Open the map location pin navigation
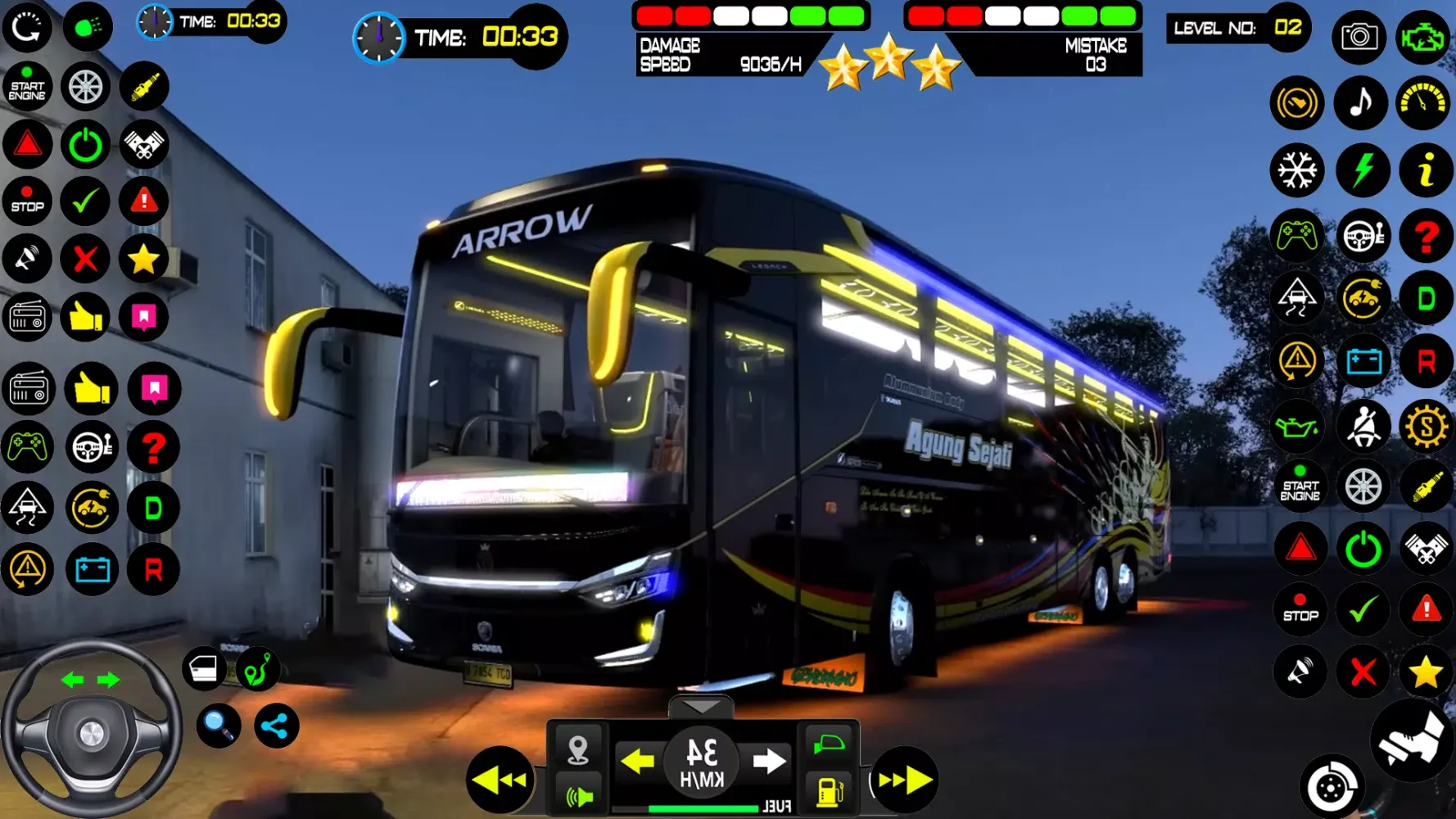1456x819 pixels. 579,748
